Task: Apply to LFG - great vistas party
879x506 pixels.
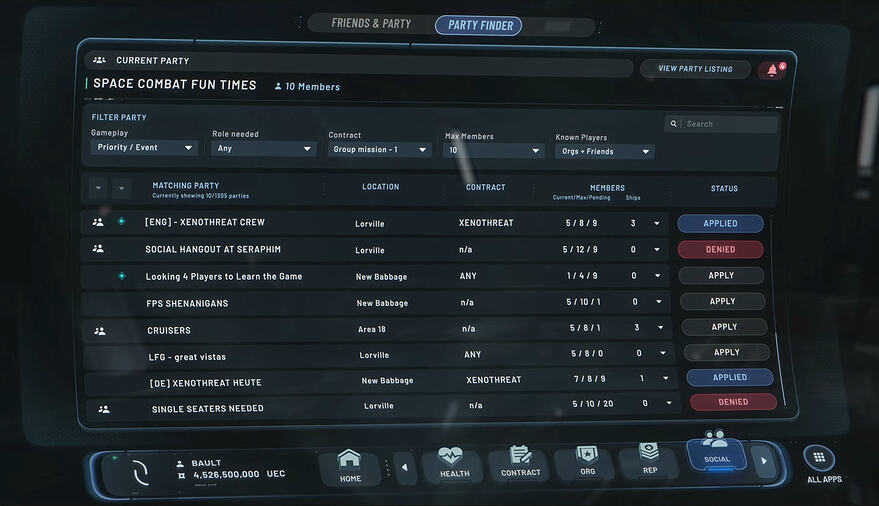Action: 726,352
